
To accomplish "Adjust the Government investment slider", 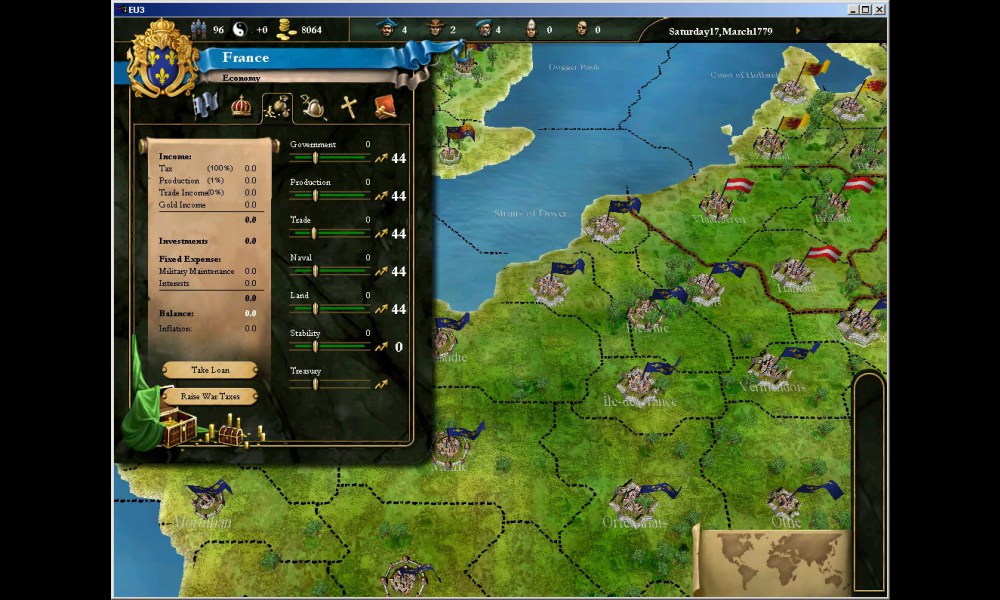I will (x=315, y=157).
